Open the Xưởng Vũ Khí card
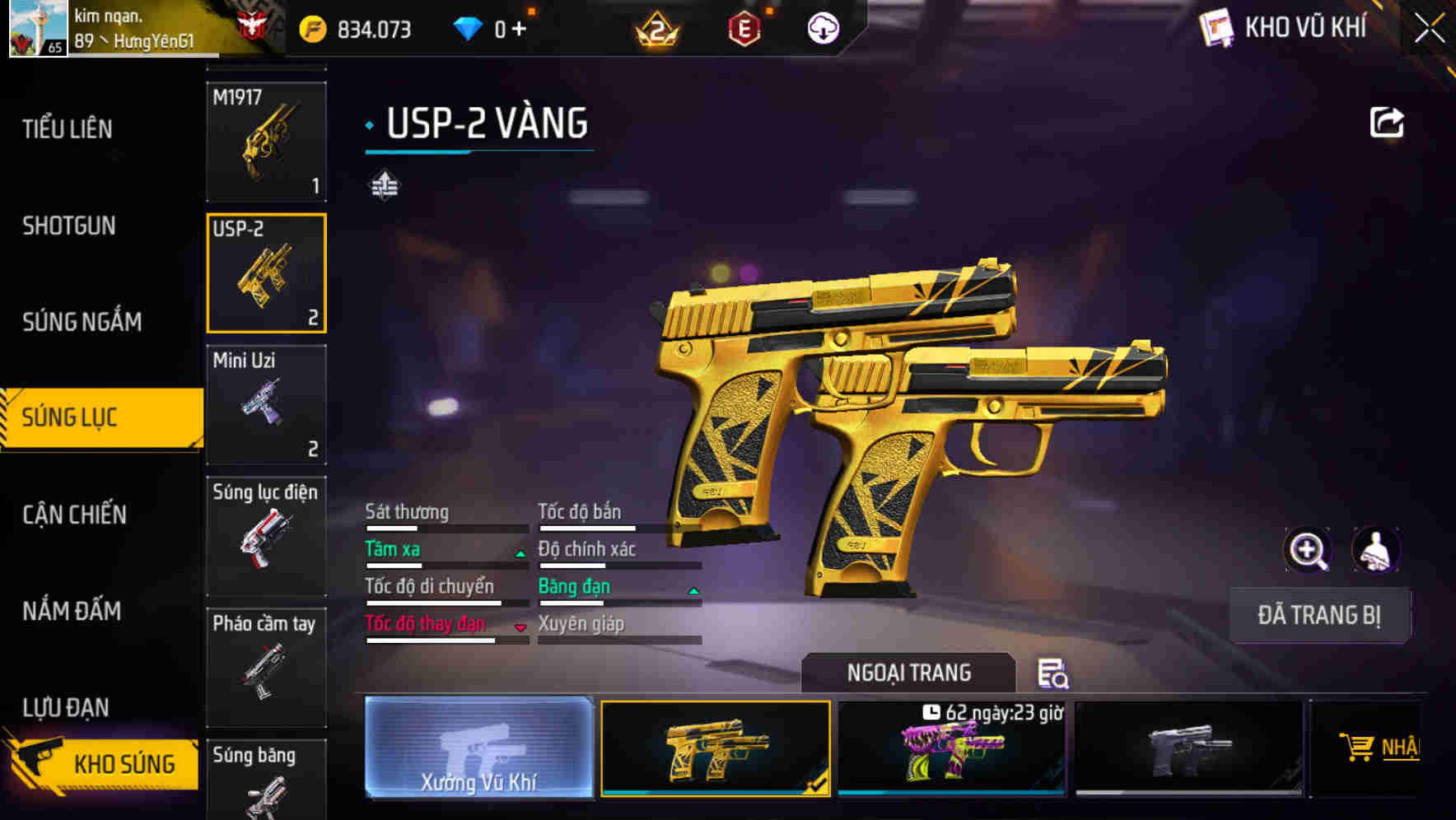This screenshot has height=820, width=1456. (478, 748)
